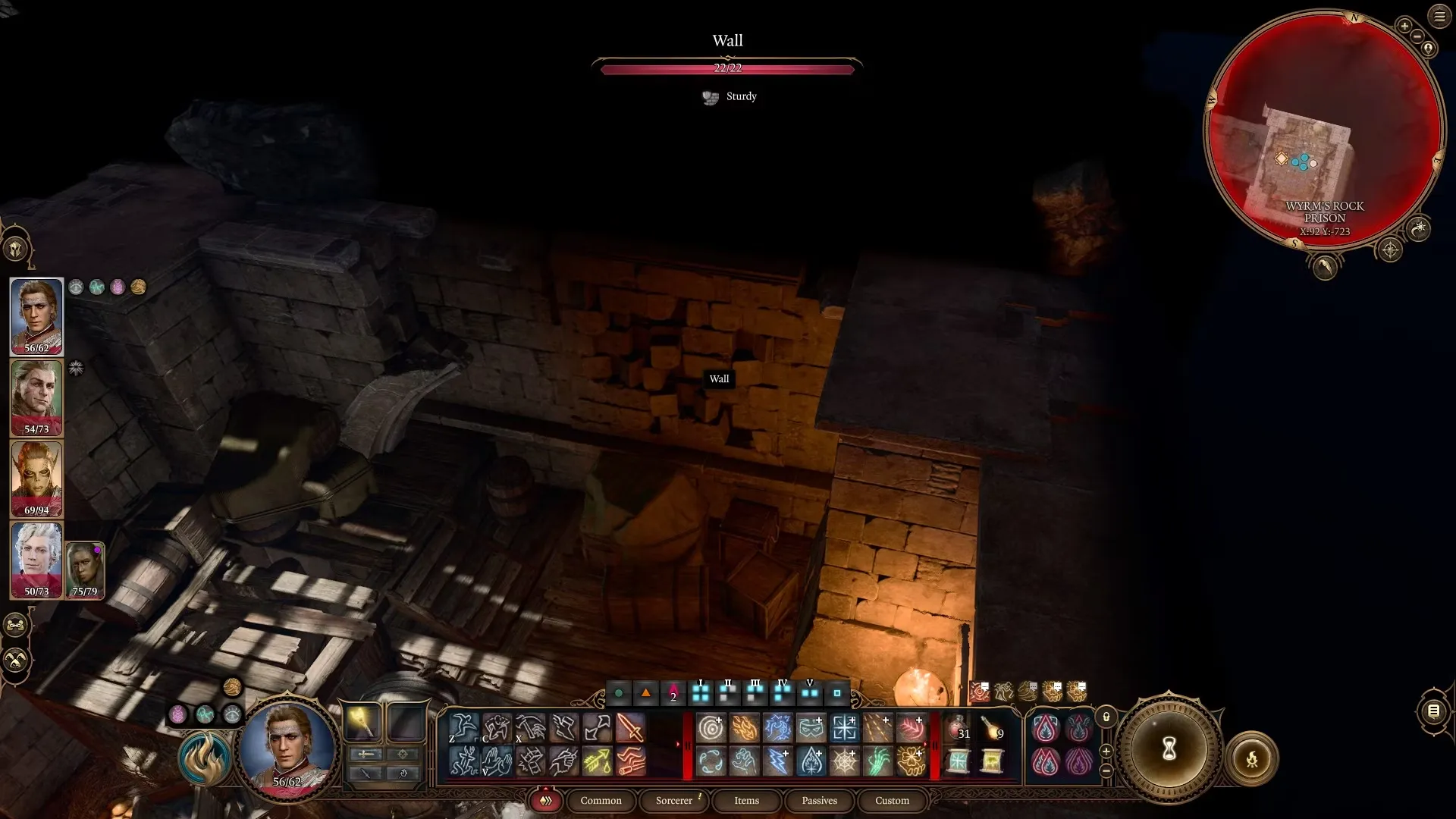Choose the second party member's portrait
The height and width of the screenshot is (819, 1456).
point(36,397)
